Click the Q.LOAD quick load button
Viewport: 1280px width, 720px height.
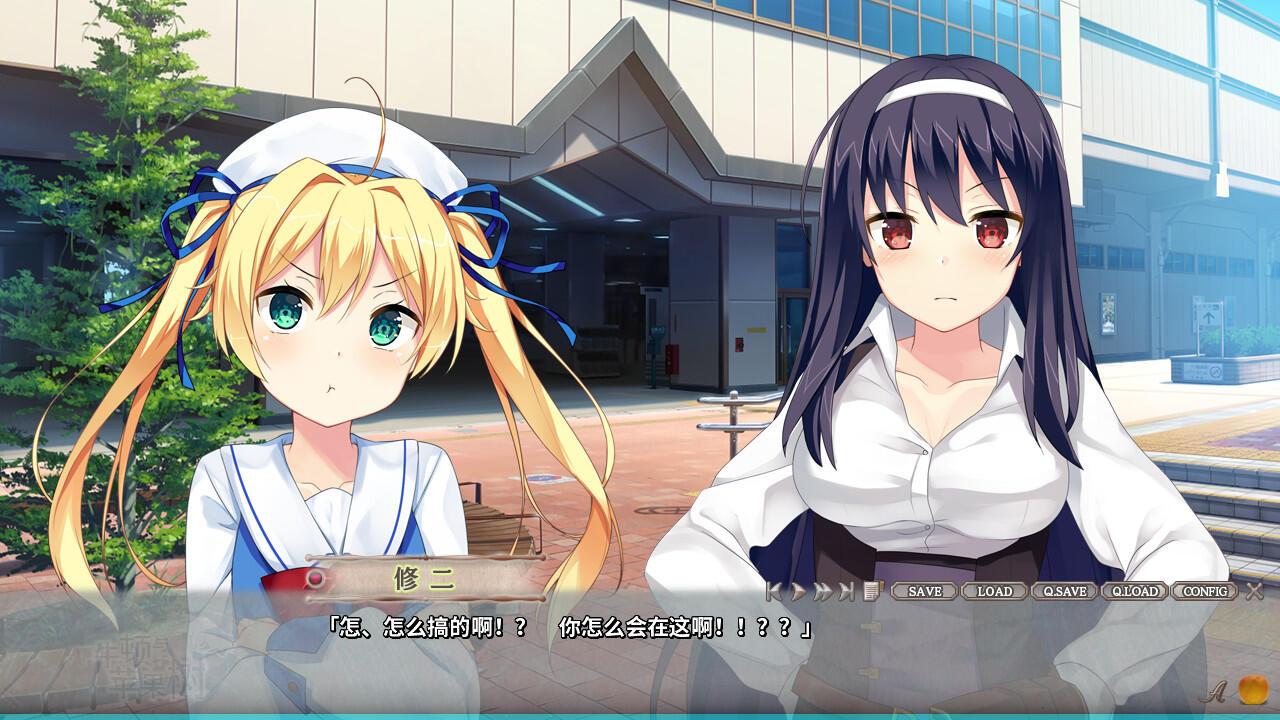point(1134,591)
